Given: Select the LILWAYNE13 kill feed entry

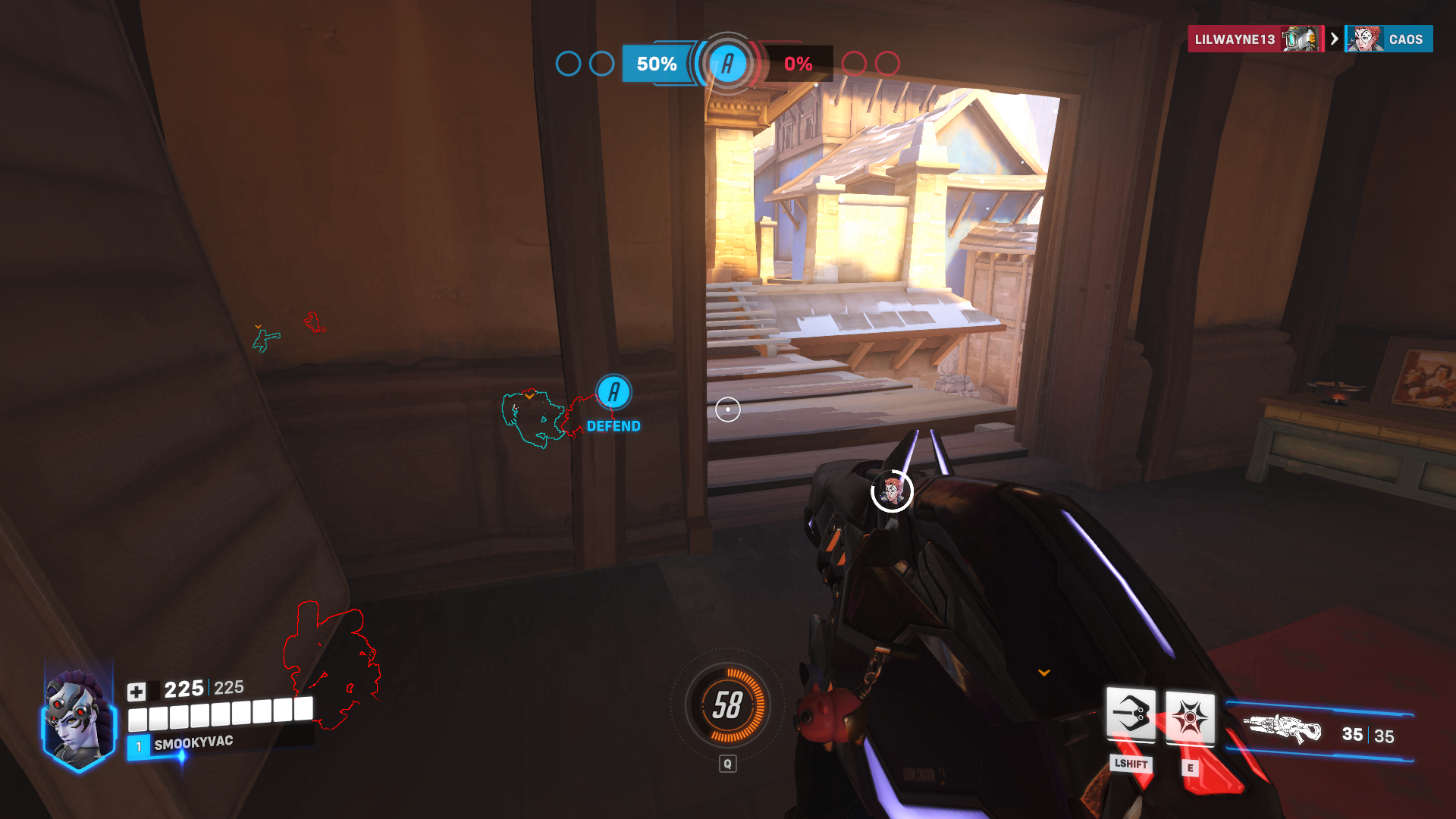Looking at the screenshot, I should pyautogui.click(x=1255, y=39).
